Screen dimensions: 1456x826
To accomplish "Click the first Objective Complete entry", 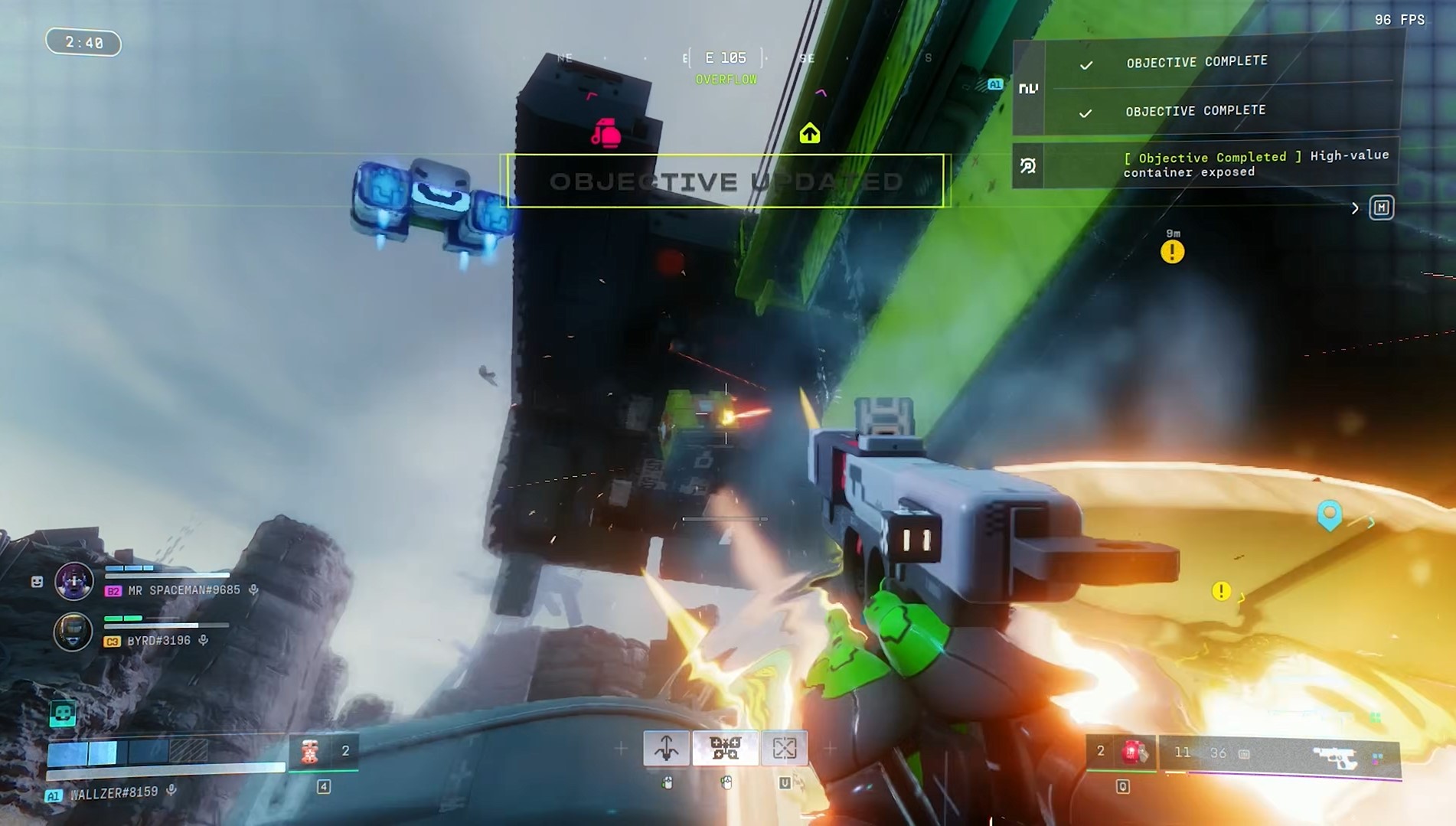I will coord(1196,62).
